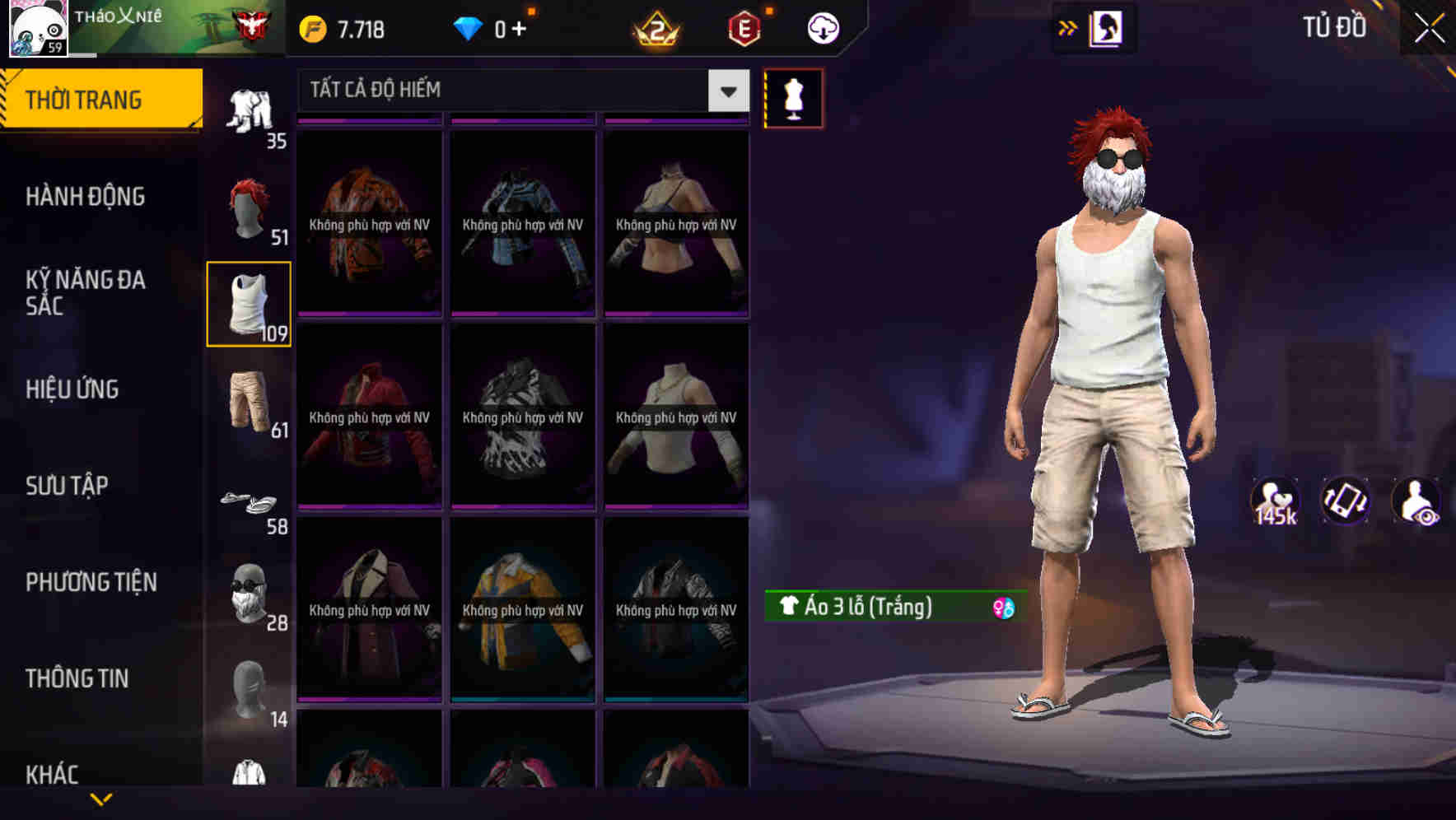Image resolution: width=1456 pixels, height=820 pixels.
Task: Open the mannequin preview icon
Action: click(x=793, y=98)
